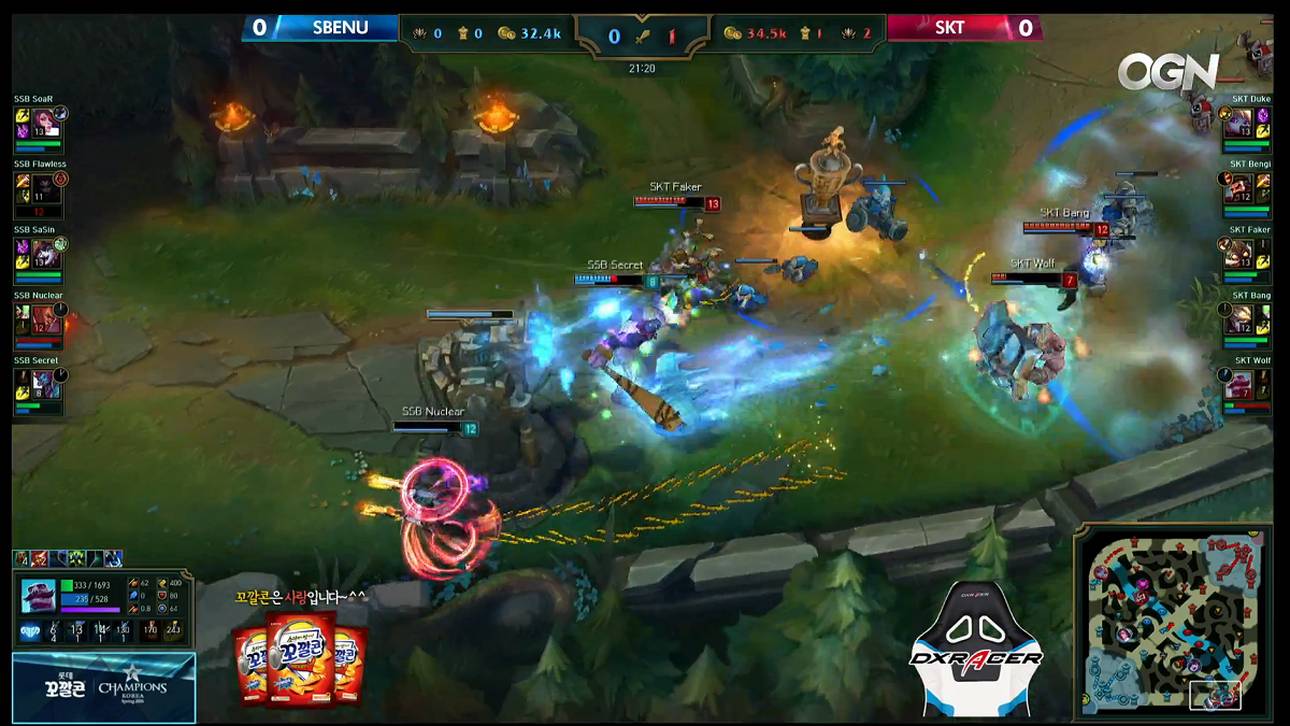Select the SBENU team name banner
The image size is (1290, 726).
click(340, 27)
